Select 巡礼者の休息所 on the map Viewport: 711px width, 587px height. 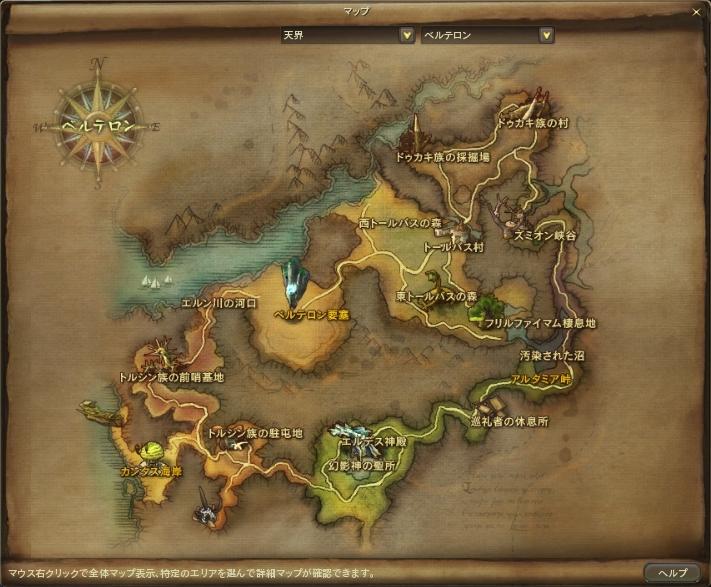[x=510, y=422]
